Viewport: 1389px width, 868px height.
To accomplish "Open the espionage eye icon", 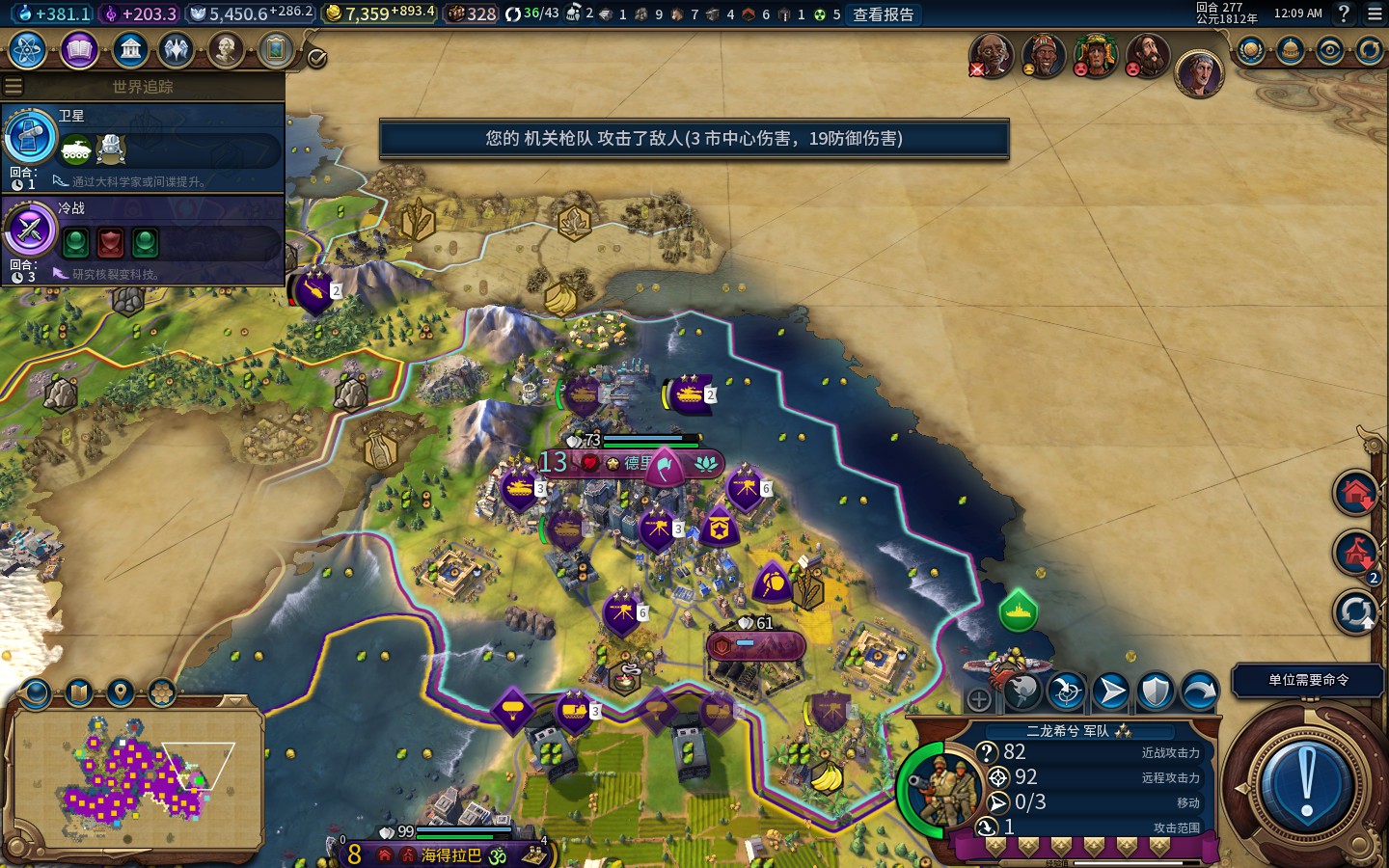I will coord(1330,50).
